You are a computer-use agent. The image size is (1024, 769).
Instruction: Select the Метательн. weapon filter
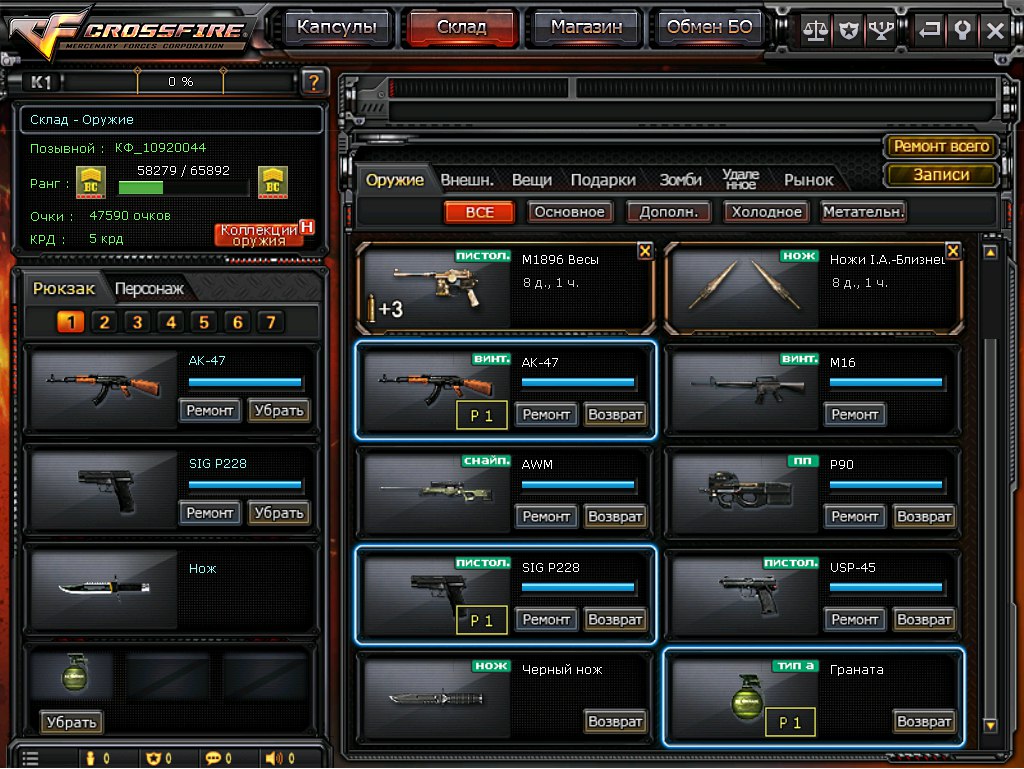(863, 212)
